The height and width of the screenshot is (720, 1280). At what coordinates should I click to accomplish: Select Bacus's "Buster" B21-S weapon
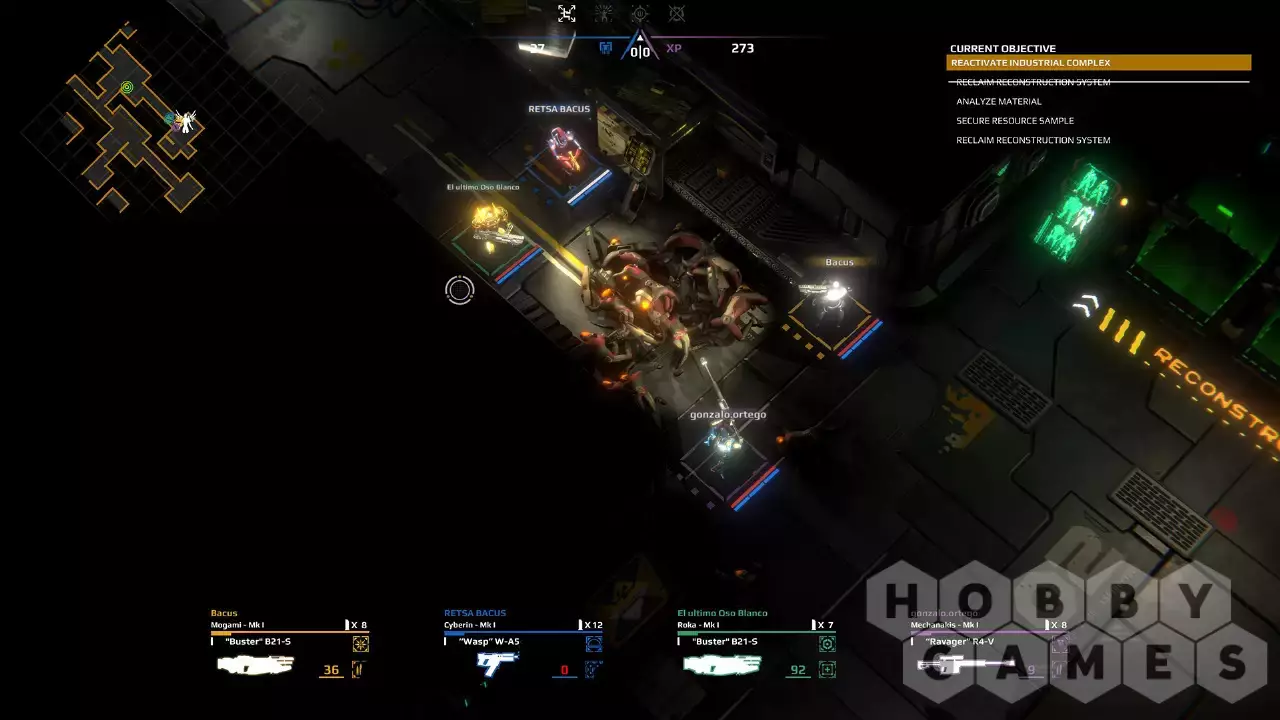pyautogui.click(x=256, y=664)
